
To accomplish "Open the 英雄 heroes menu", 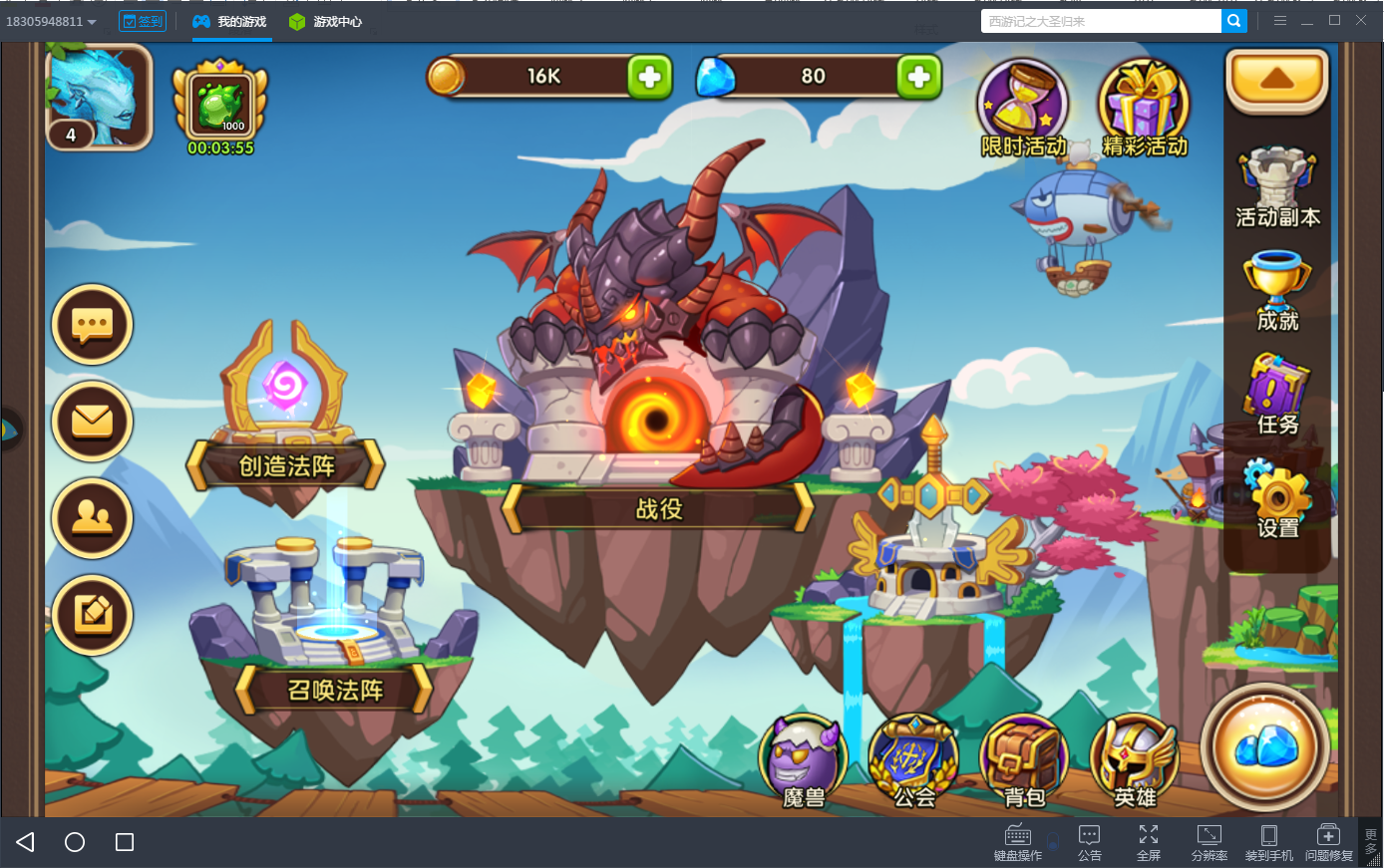I will point(1135,762).
